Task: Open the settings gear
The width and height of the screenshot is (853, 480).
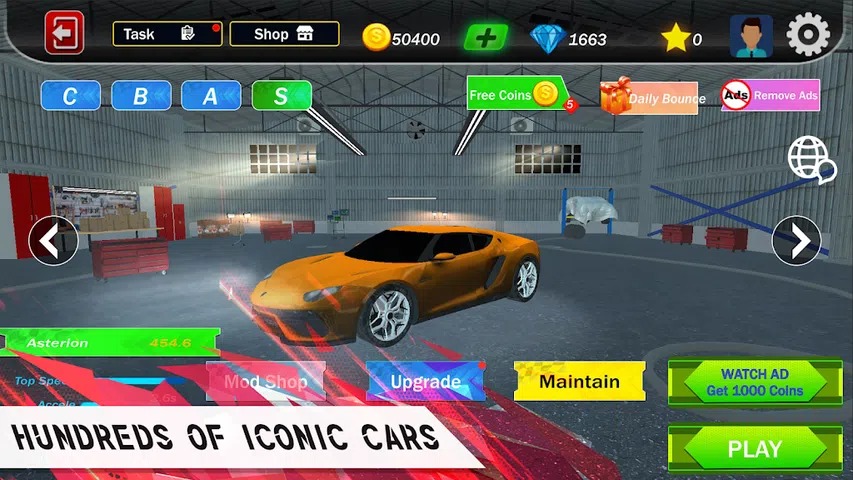Action: [x=808, y=35]
